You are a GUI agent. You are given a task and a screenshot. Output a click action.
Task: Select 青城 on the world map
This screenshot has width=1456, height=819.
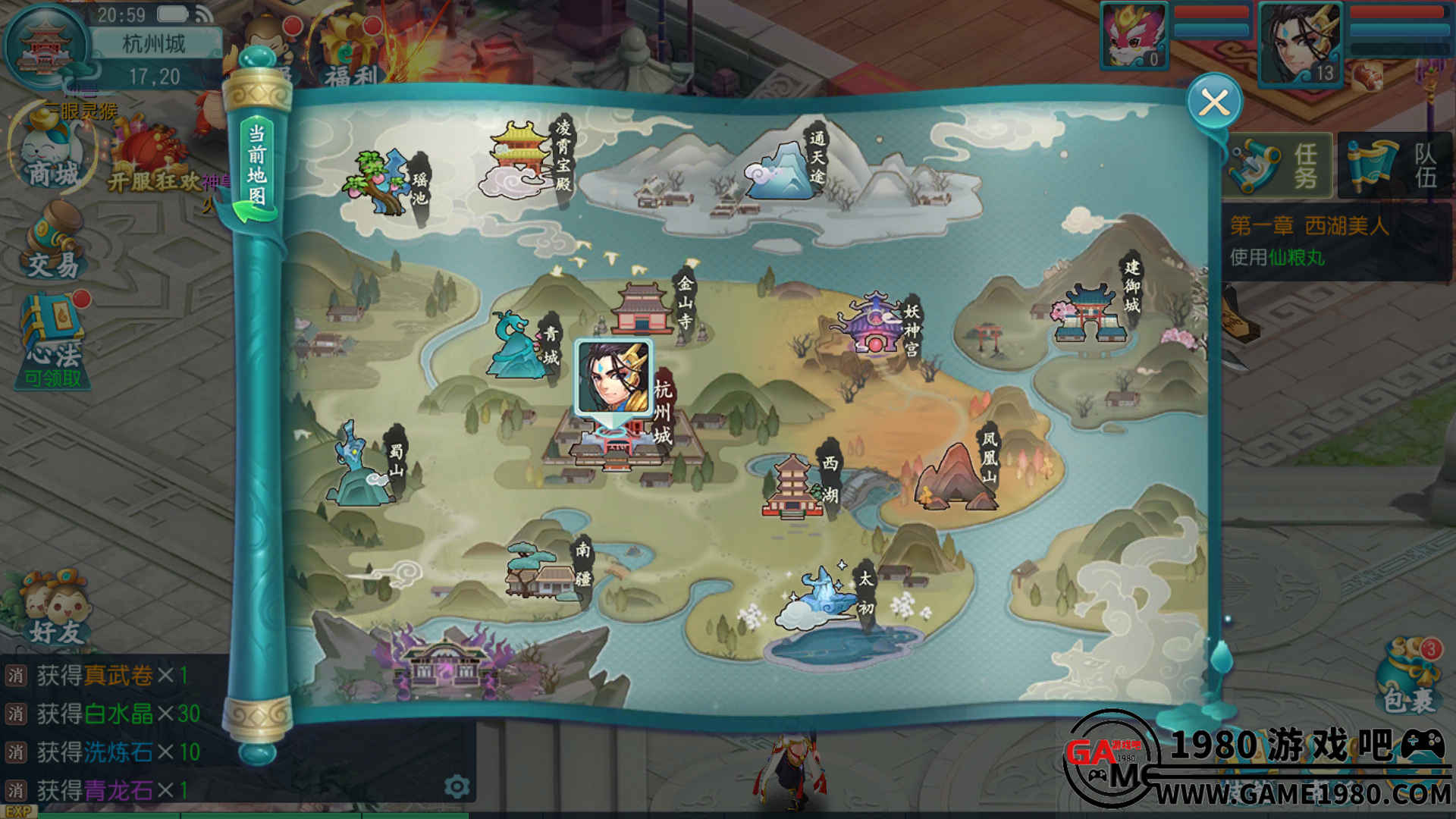click(522, 345)
